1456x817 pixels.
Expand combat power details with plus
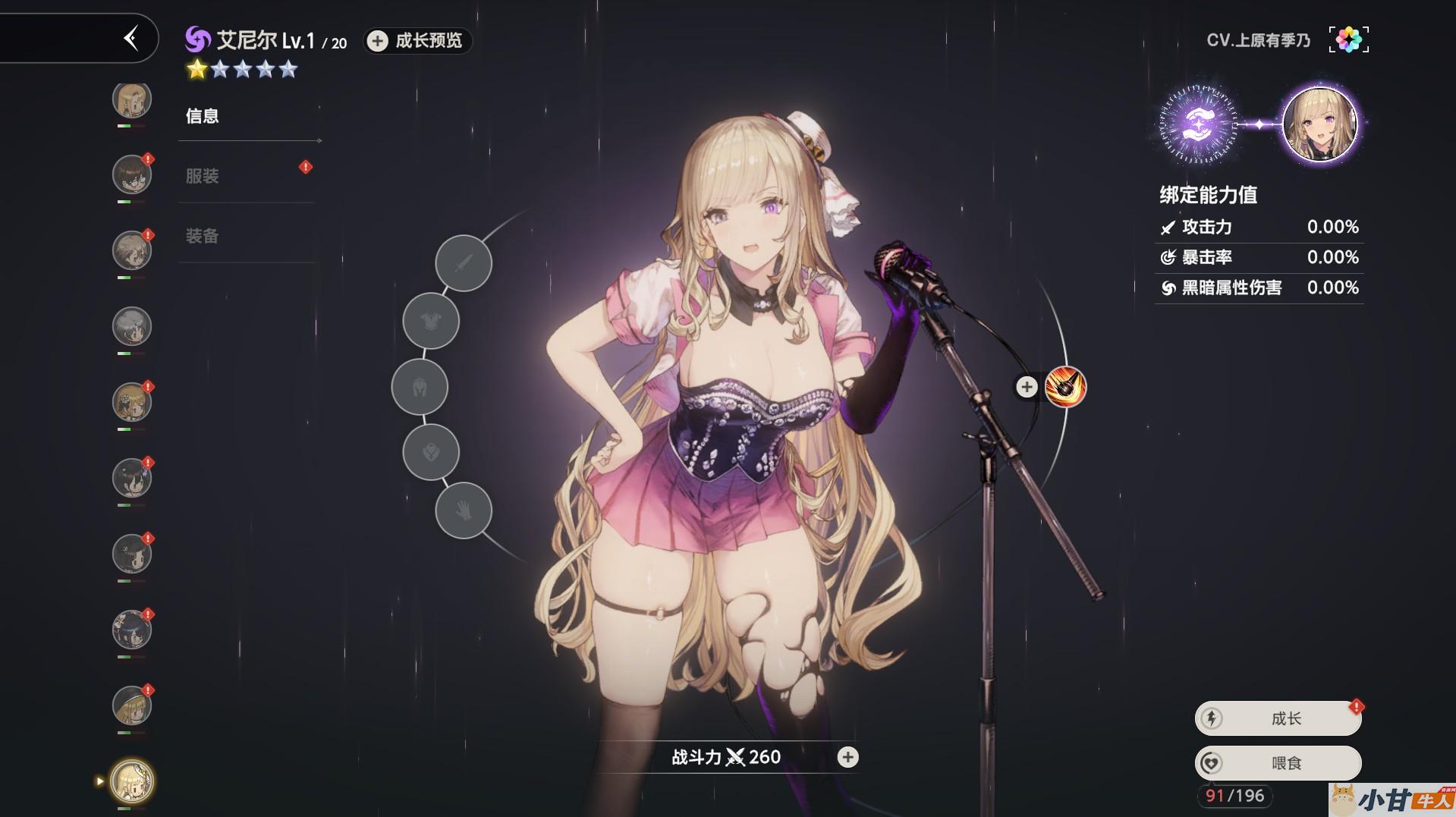pos(847,757)
